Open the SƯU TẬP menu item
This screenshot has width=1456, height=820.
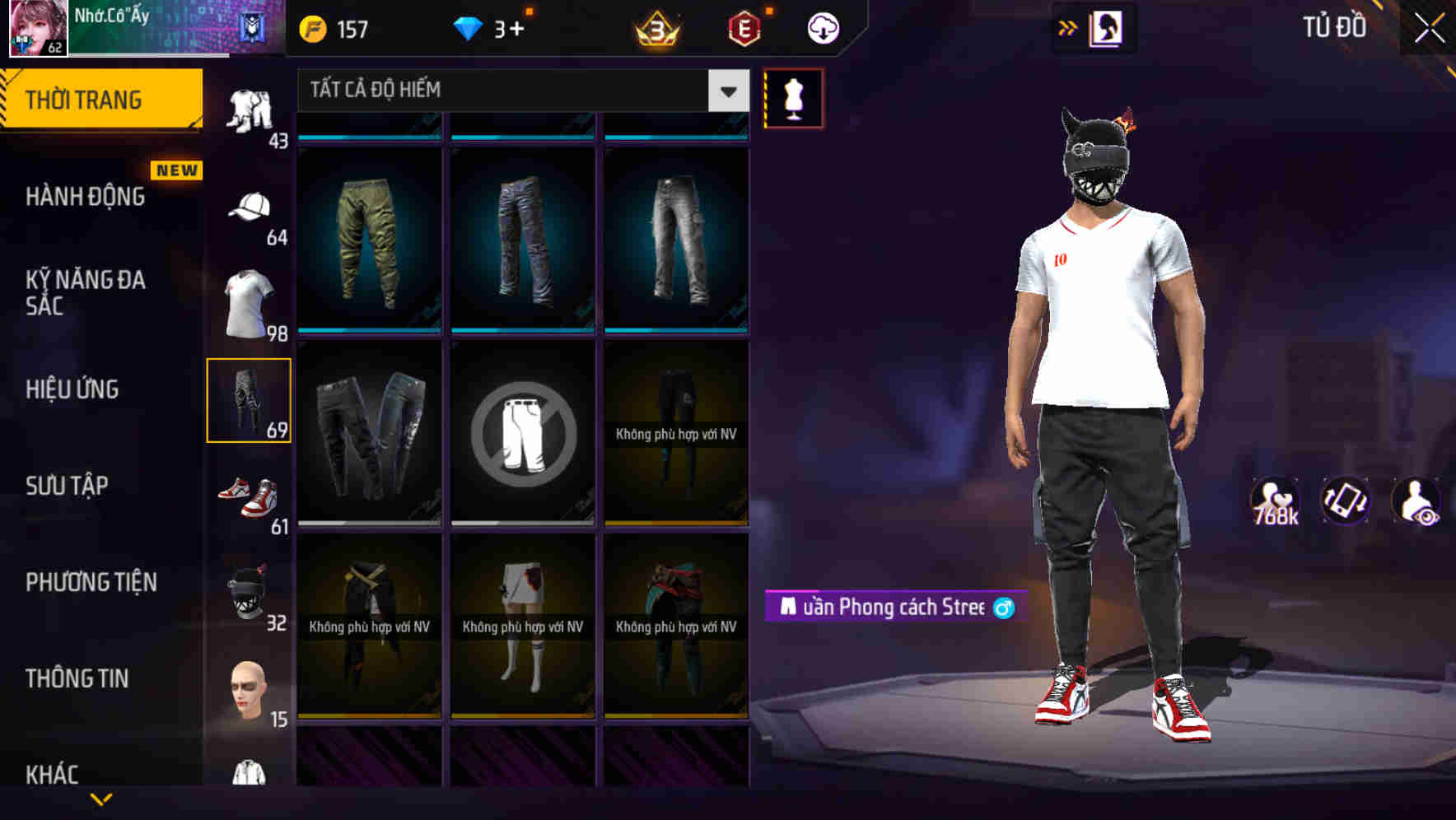tap(66, 486)
